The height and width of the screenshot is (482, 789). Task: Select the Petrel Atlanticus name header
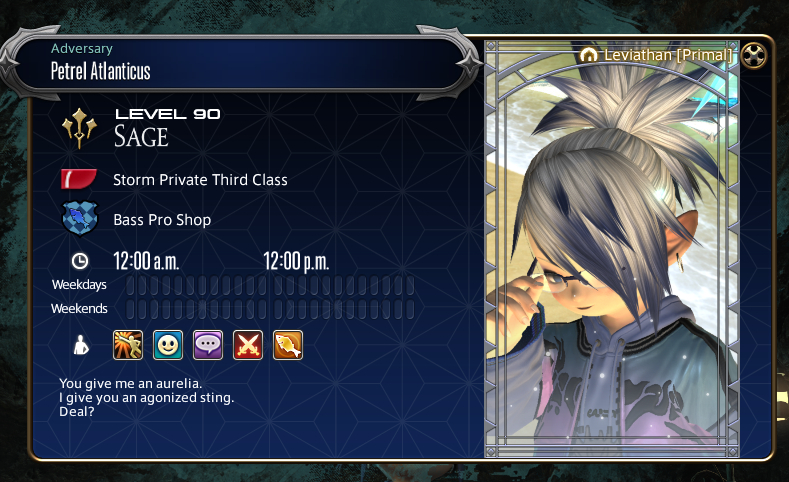click(x=101, y=71)
